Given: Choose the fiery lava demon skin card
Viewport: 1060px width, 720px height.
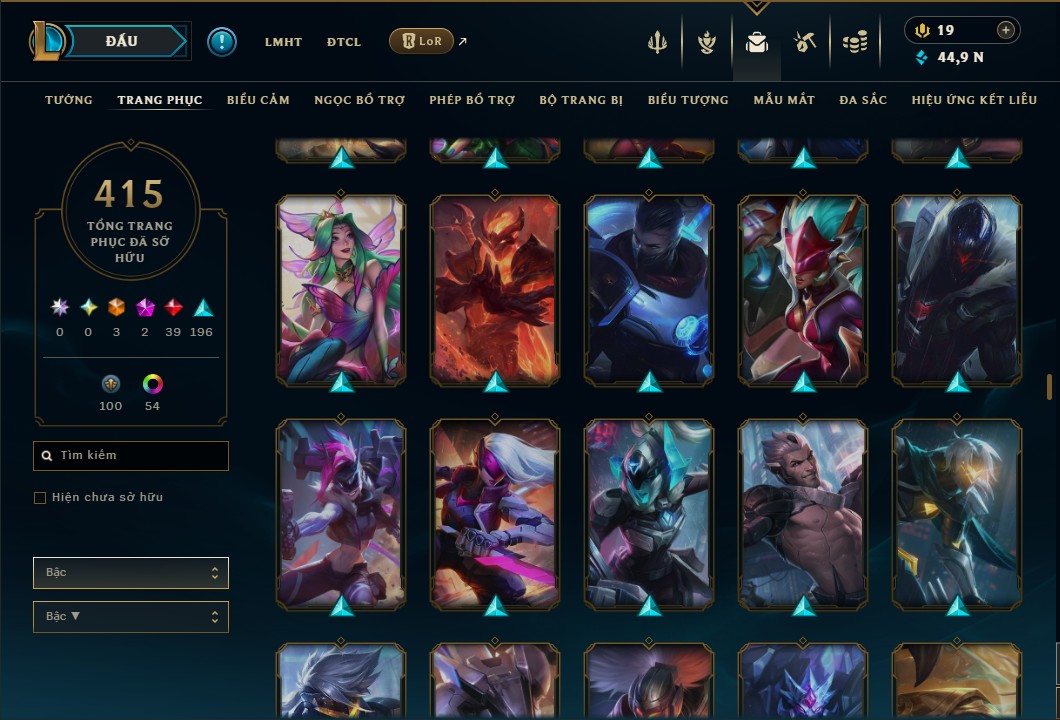Looking at the screenshot, I should [495, 290].
